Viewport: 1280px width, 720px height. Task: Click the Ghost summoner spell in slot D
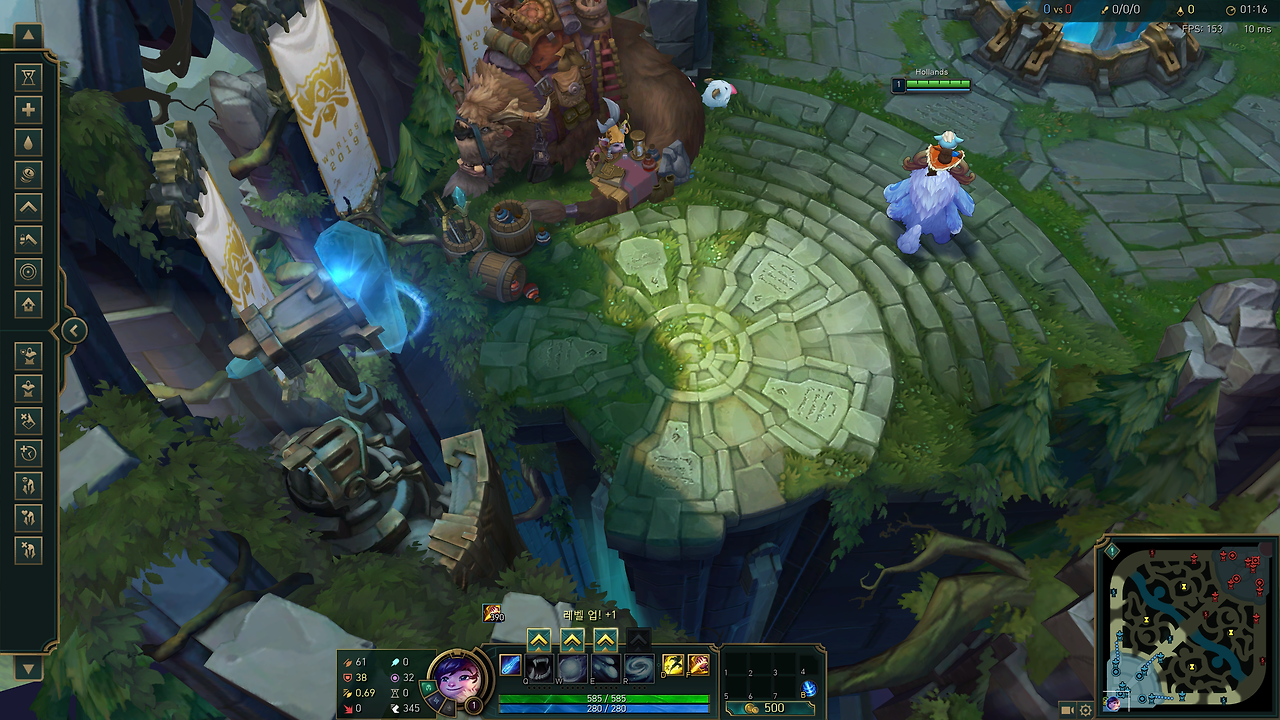pos(672,665)
